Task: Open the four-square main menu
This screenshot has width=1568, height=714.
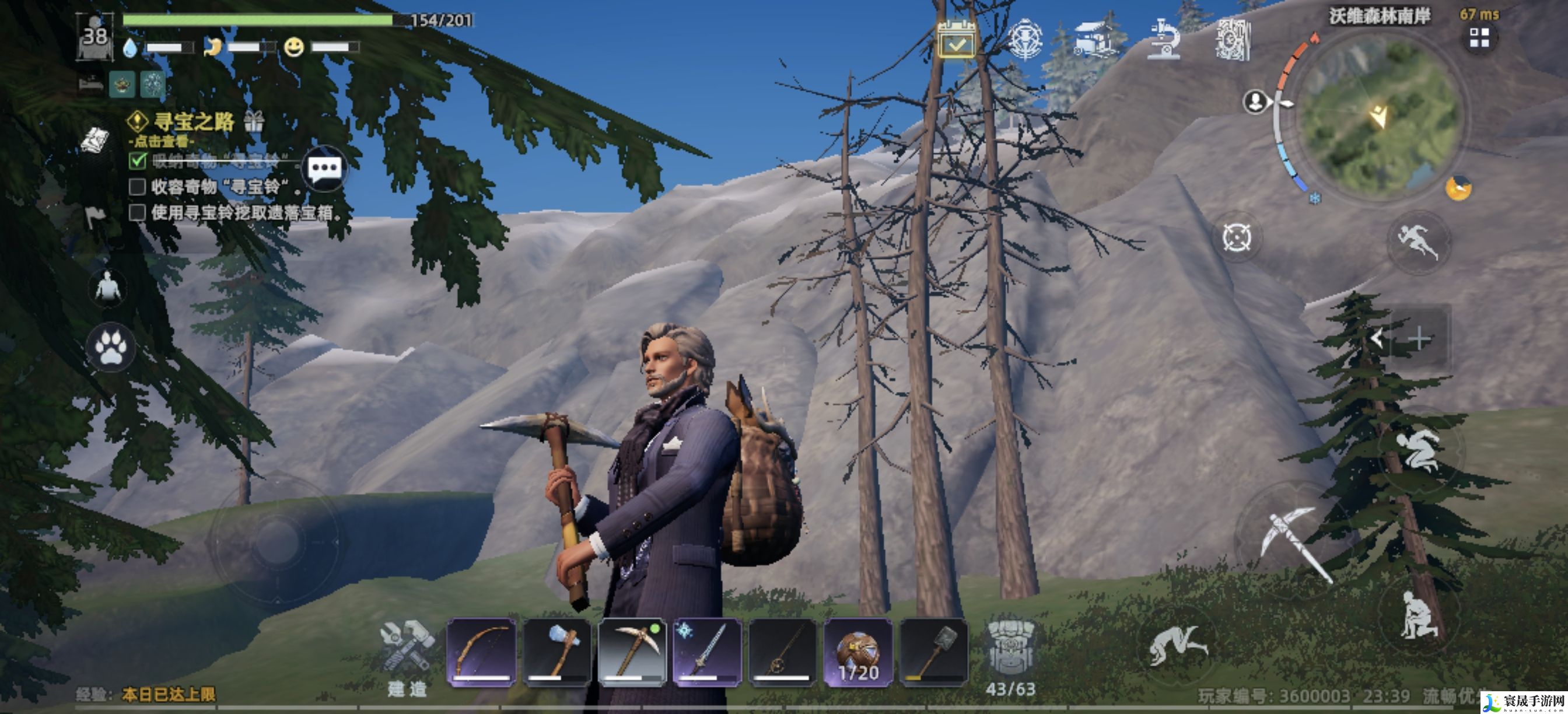Action: coord(1479,38)
